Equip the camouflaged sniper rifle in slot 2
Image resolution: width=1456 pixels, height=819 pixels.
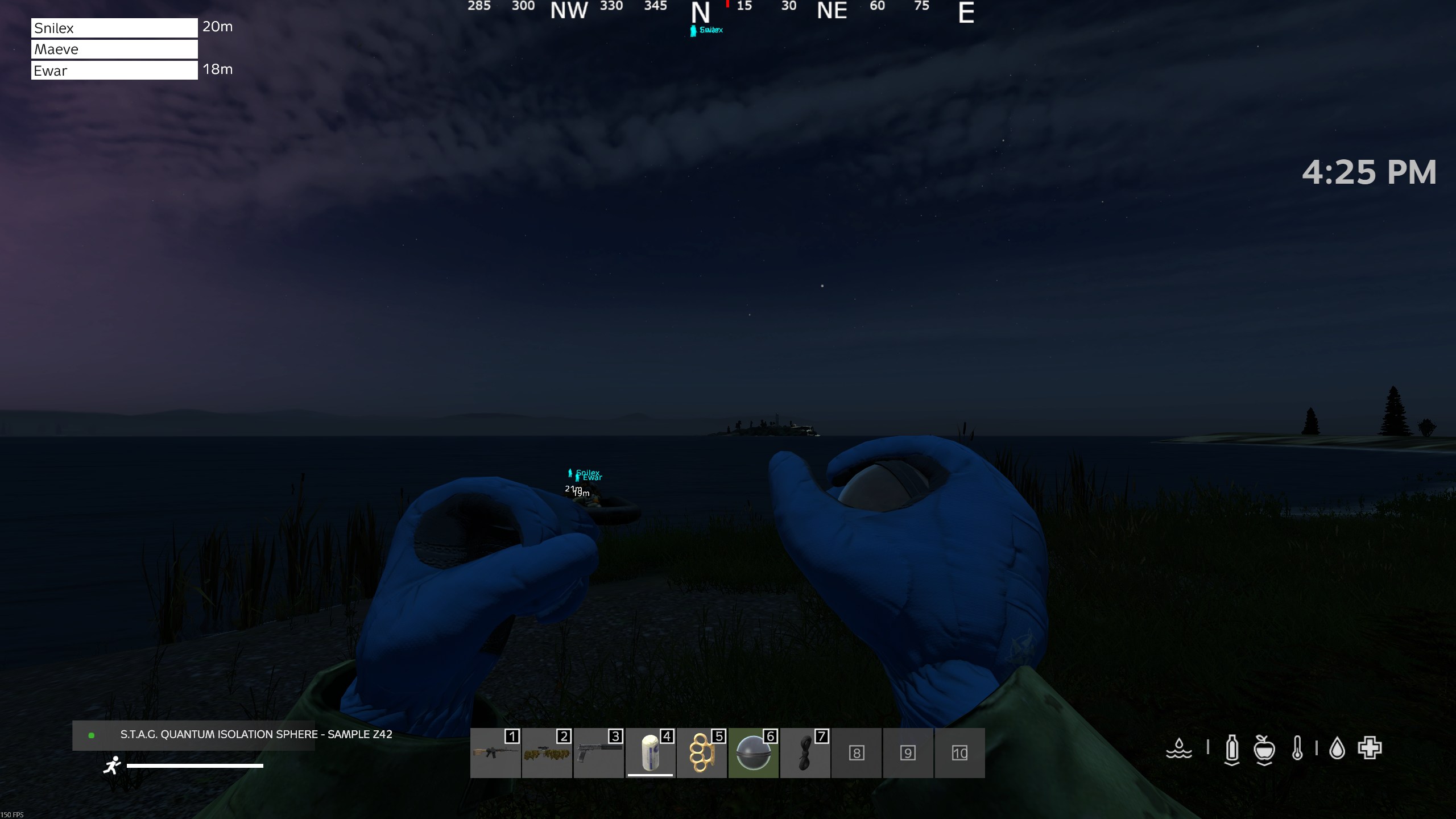pyautogui.click(x=547, y=753)
